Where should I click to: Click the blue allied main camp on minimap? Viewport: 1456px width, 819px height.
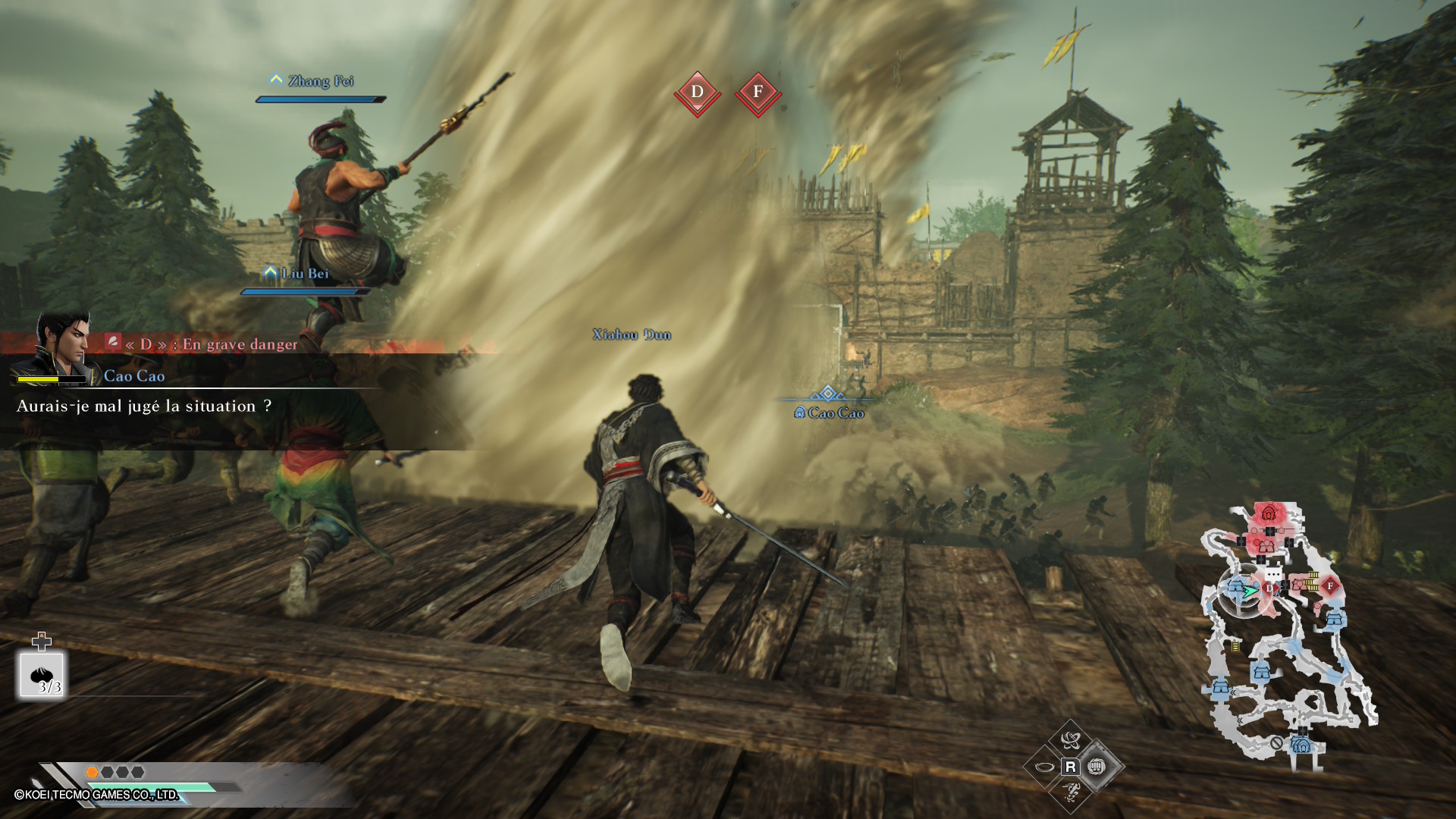point(1301,745)
